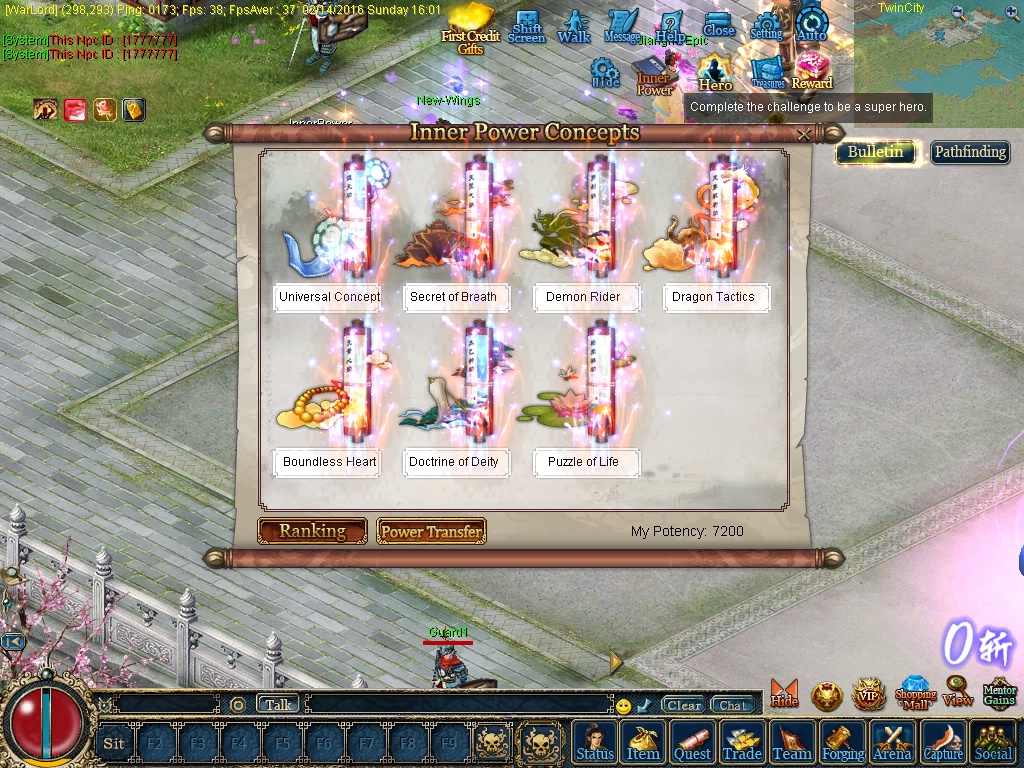Select the Universal Concept scroll
Image resolution: width=1024 pixels, height=768 pixels.
point(329,297)
